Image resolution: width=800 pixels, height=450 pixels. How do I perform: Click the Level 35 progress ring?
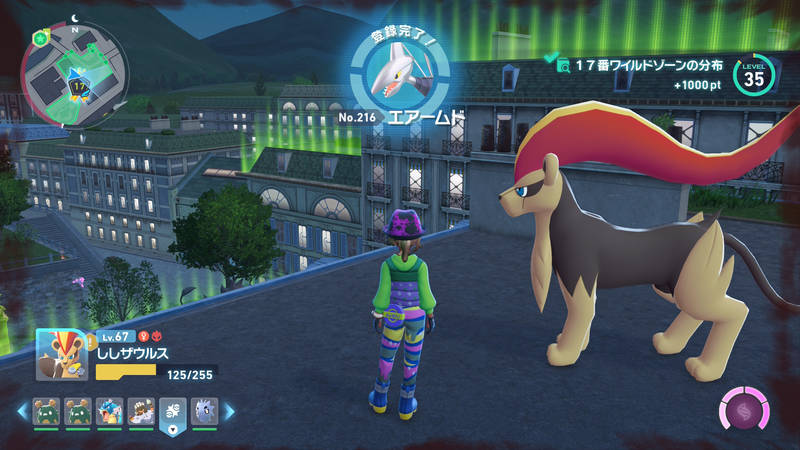(754, 75)
